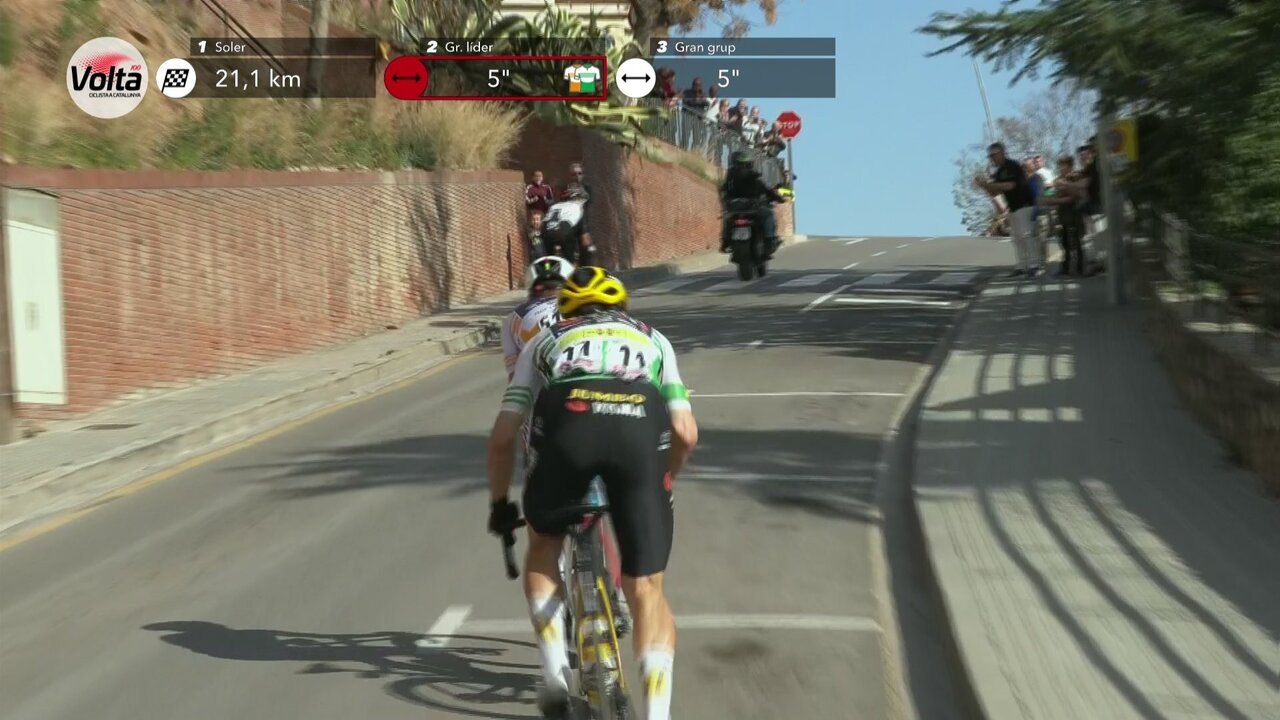Choose the leader jersey icon
The image size is (1280, 720).
tap(582, 78)
